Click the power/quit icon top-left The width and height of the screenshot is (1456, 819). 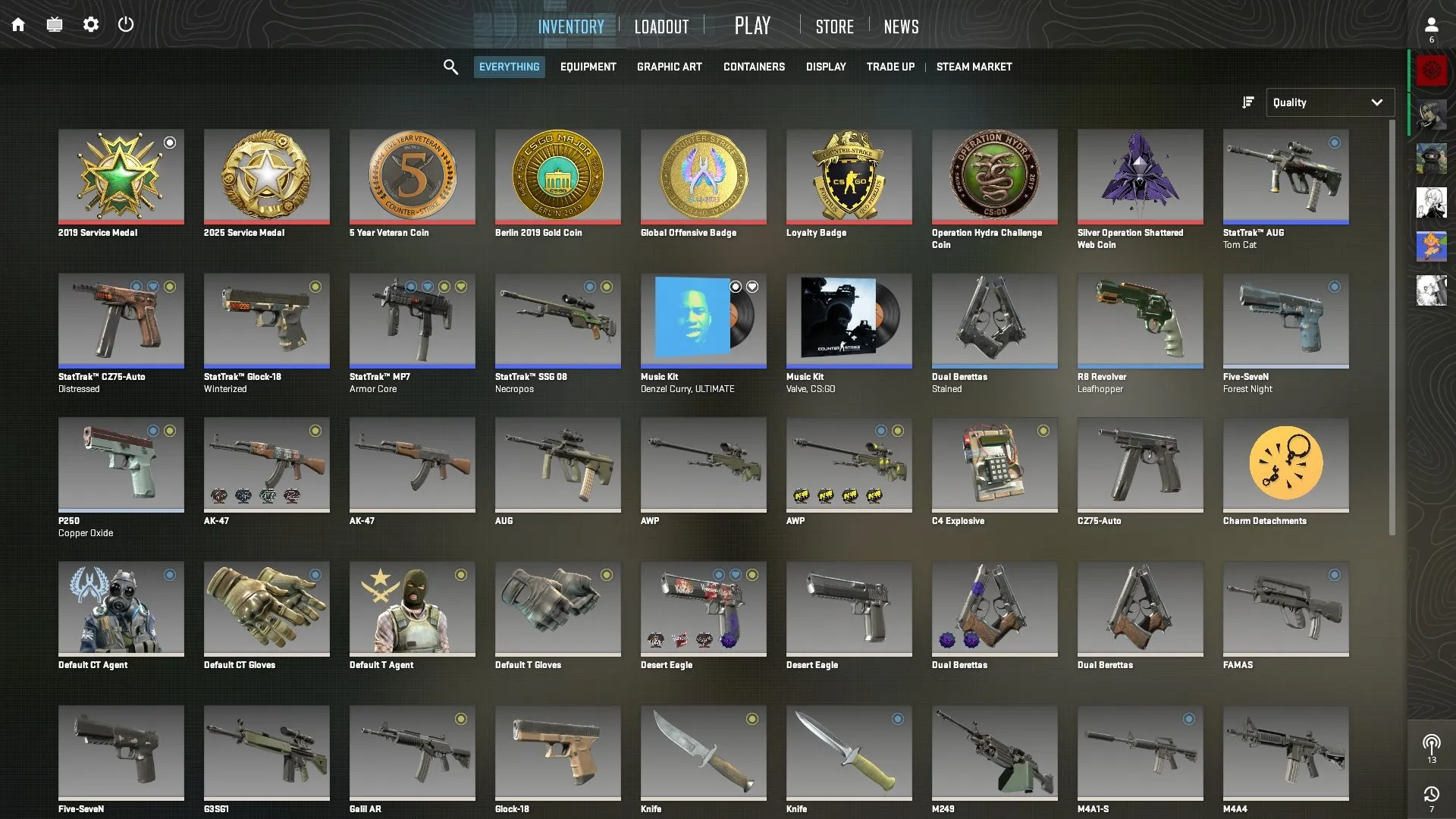[x=126, y=24]
